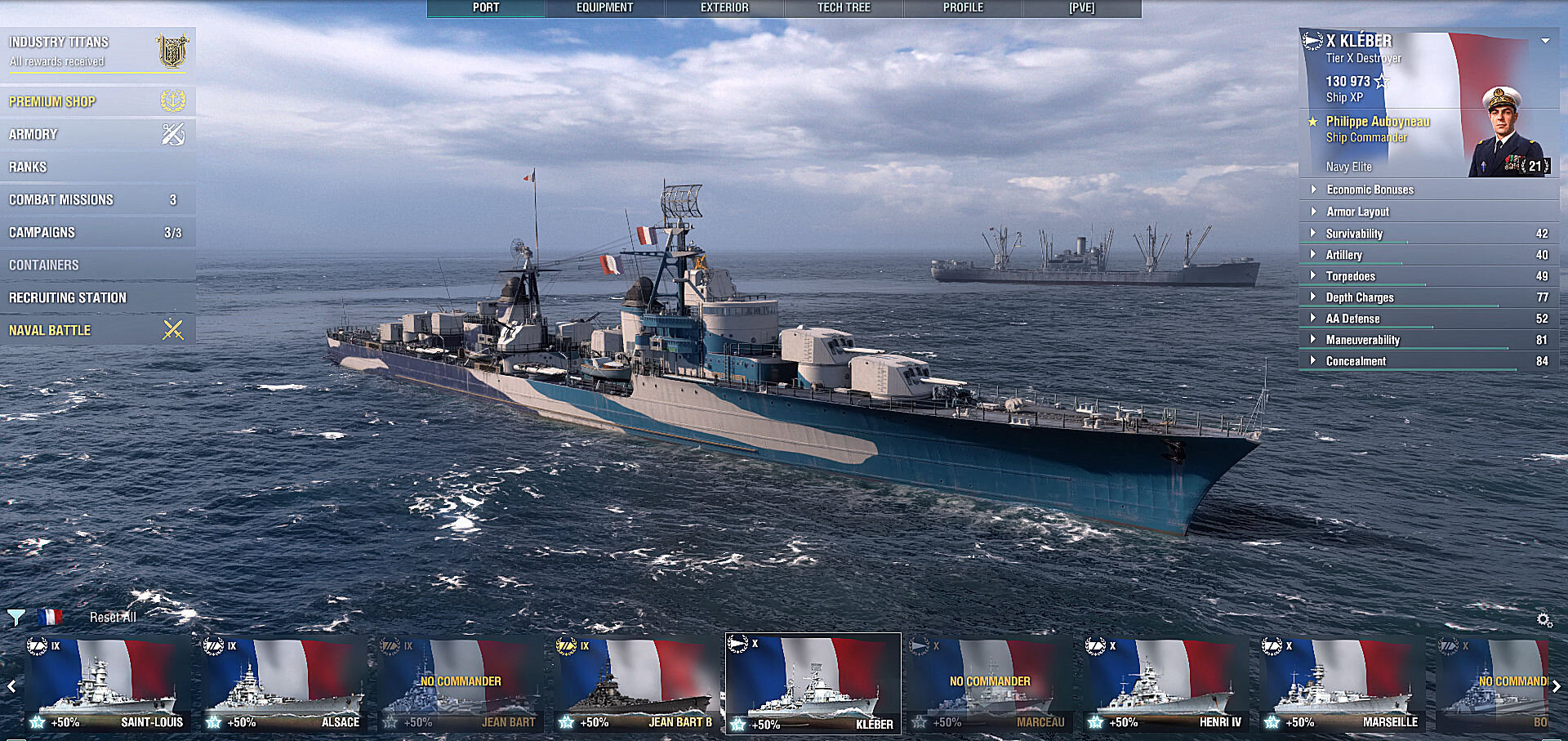This screenshot has width=1568, height=741.
Task: Open the Campaigns menu
Action: coord(42,233)
